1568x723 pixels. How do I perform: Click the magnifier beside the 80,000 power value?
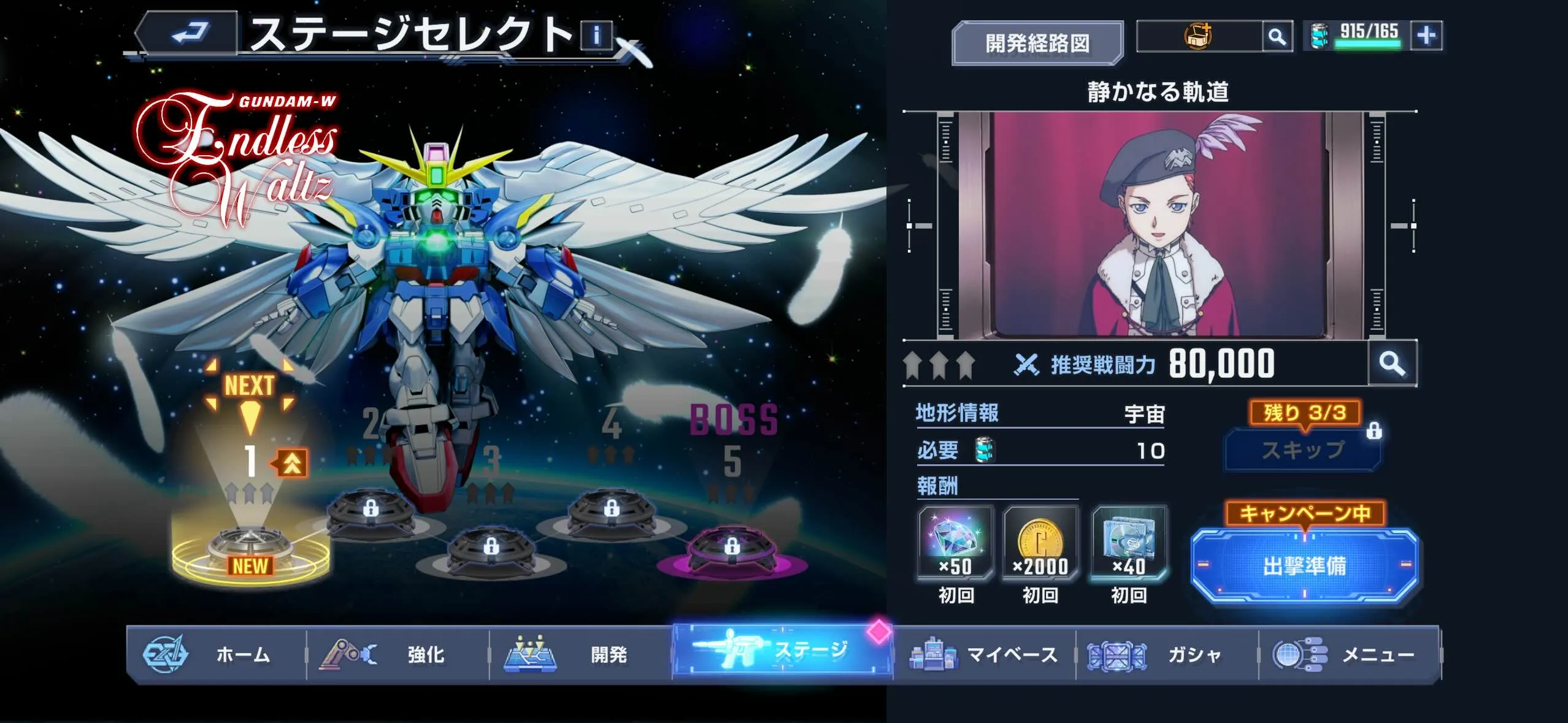coord(1394,362)
